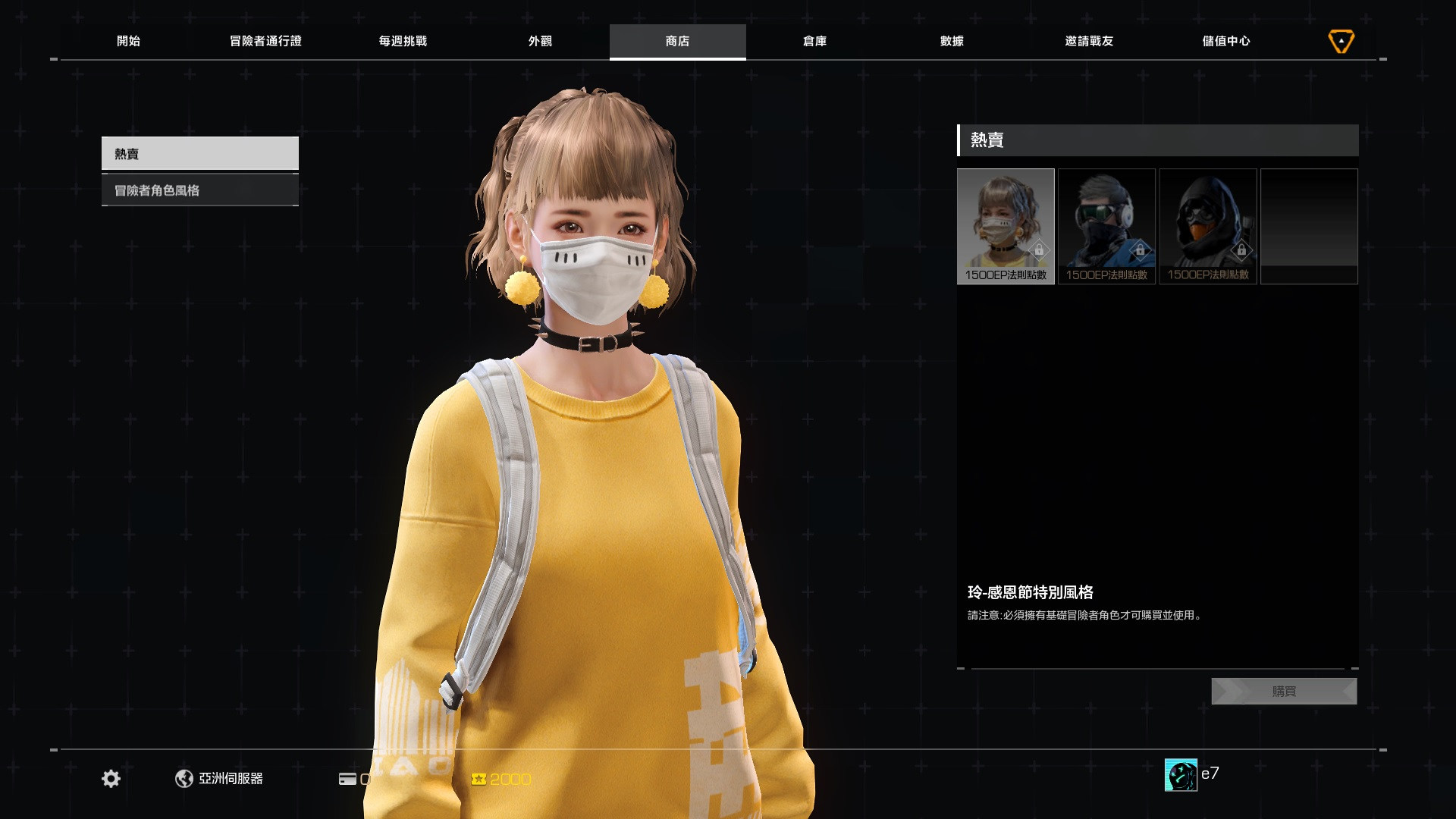Select the 玲-感恩節特別風格 thumbnail
This screenshot has width=1456, height=819.
click(1006, 226)
